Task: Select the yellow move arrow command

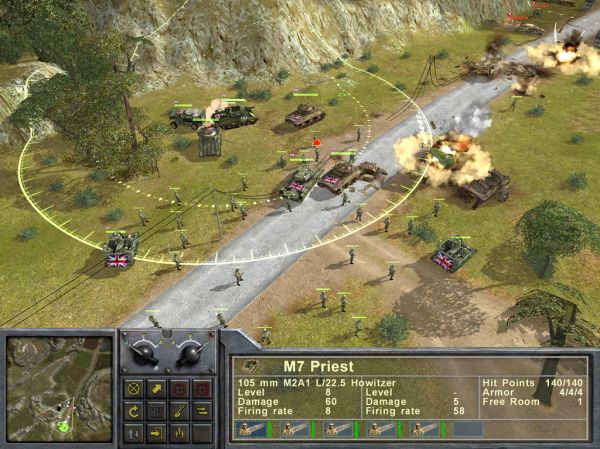Action: pos(157,389)
